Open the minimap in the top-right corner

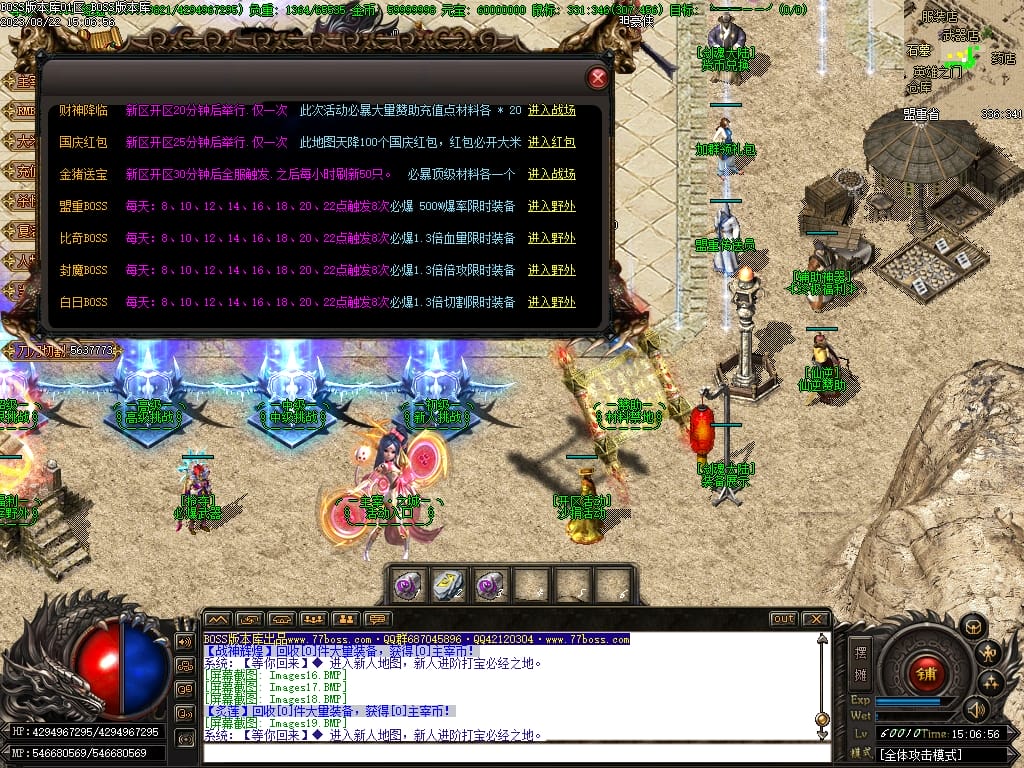[x=962, y=50]
